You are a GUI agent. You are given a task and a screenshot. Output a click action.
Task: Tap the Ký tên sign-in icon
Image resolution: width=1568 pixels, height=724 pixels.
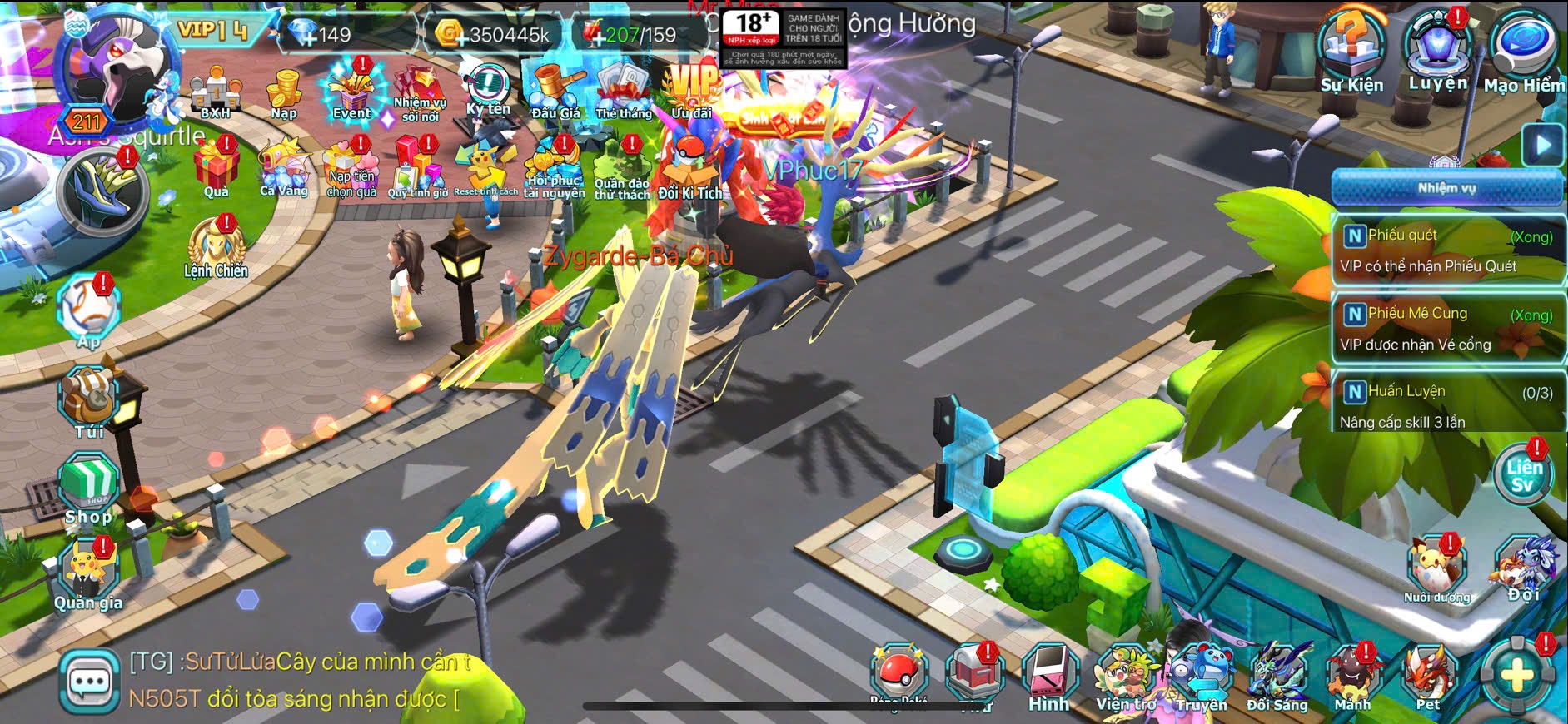pyautogui.click(x=488, y=90)
